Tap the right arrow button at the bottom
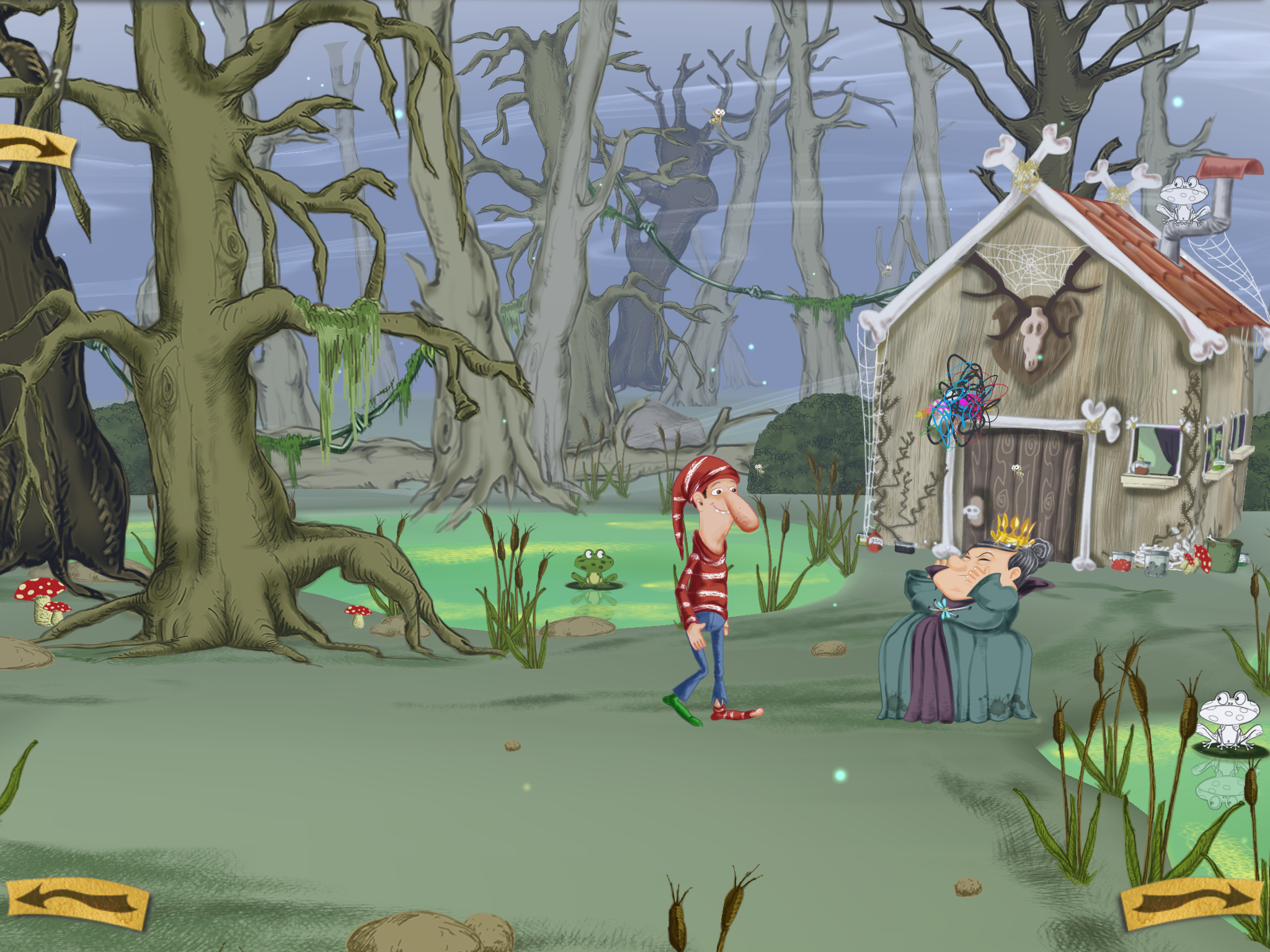 (1191, 903)
